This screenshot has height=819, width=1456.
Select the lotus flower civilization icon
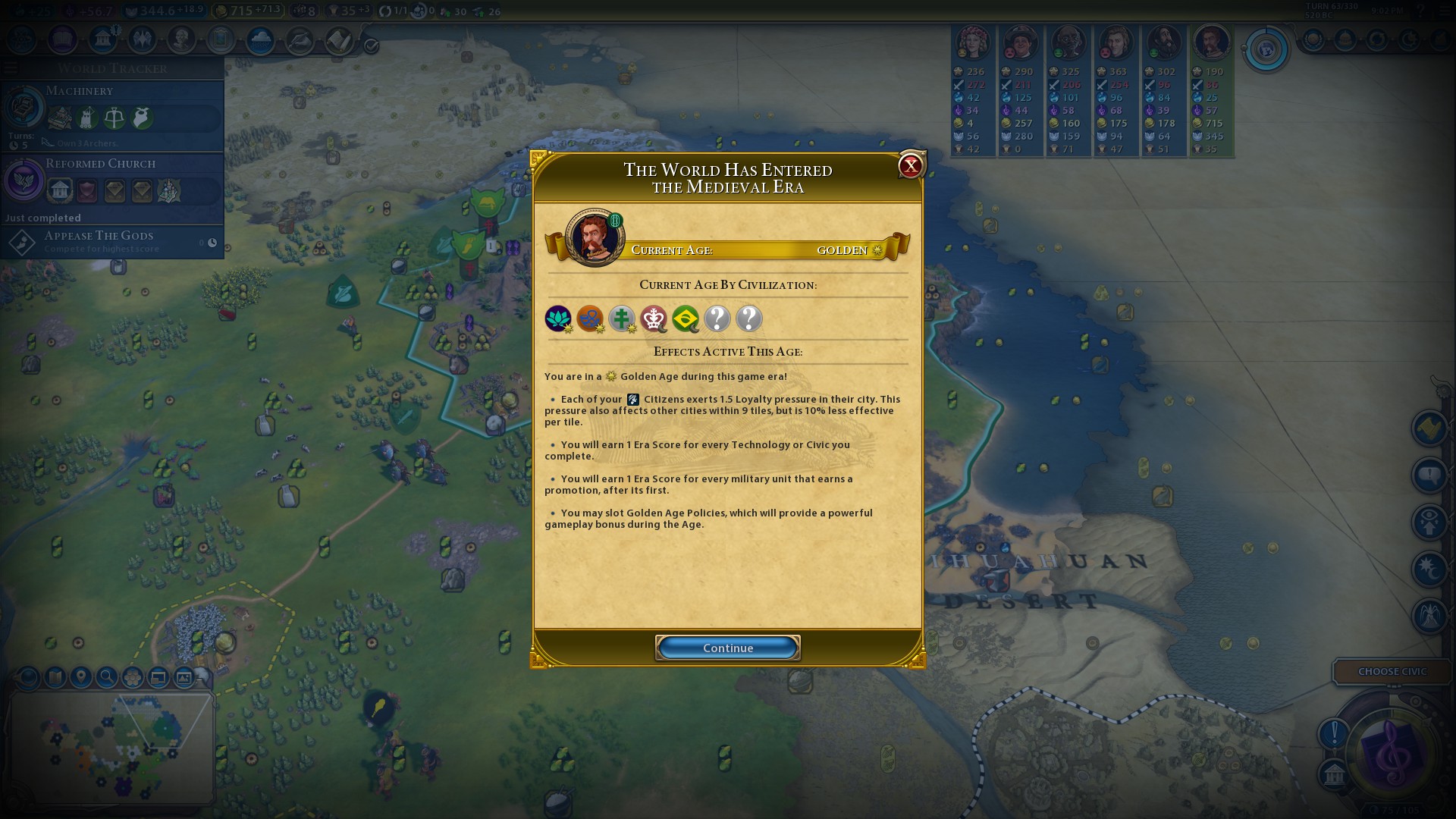tap(558, 318)
